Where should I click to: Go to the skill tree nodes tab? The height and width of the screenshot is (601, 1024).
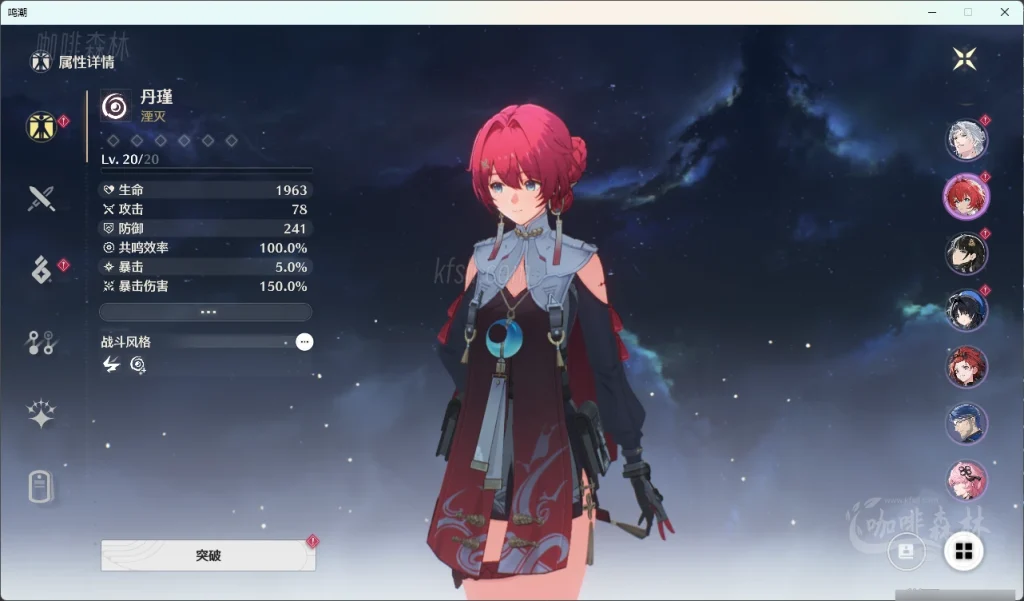point(41,343)
